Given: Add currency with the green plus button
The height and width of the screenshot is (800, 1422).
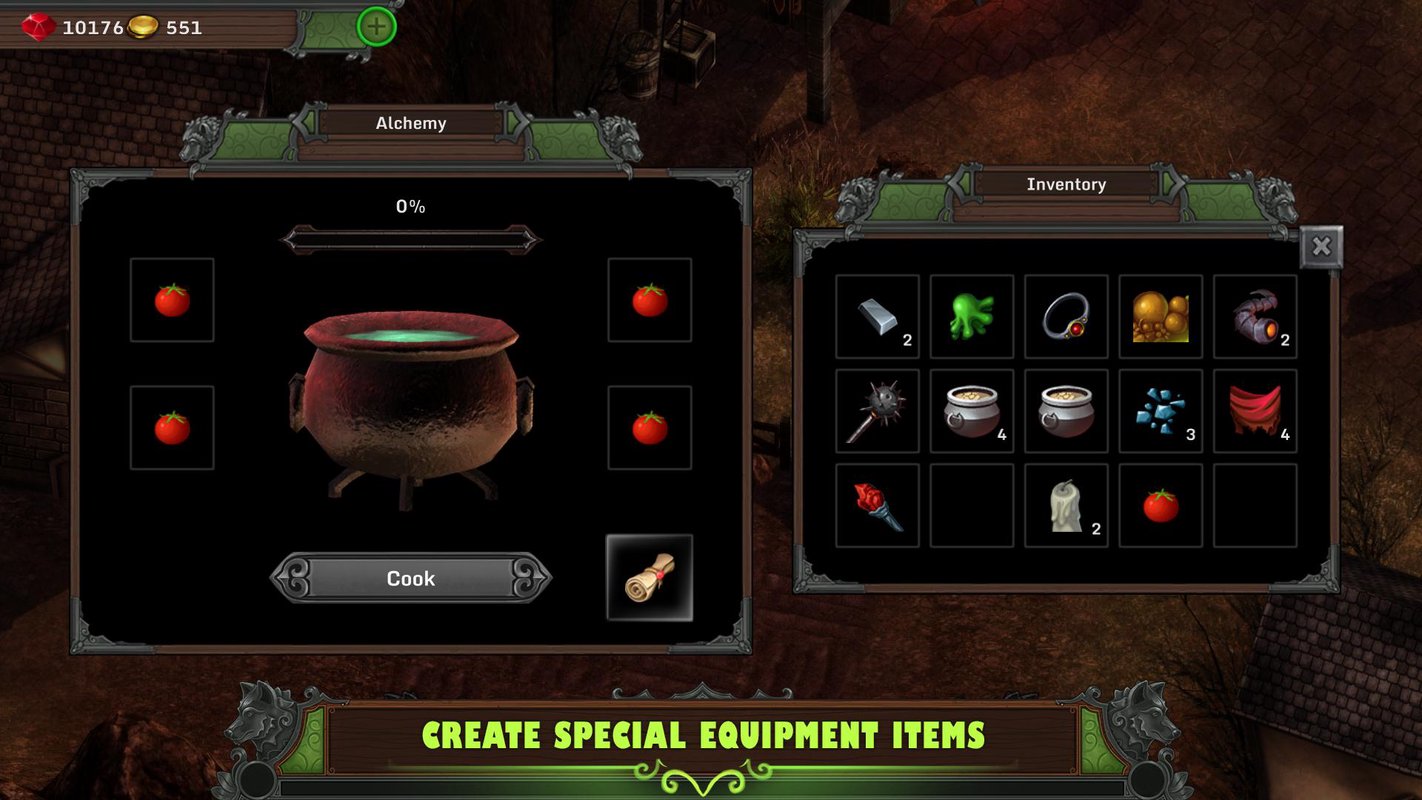Looking at the screenshot, I should coord(376,27).
